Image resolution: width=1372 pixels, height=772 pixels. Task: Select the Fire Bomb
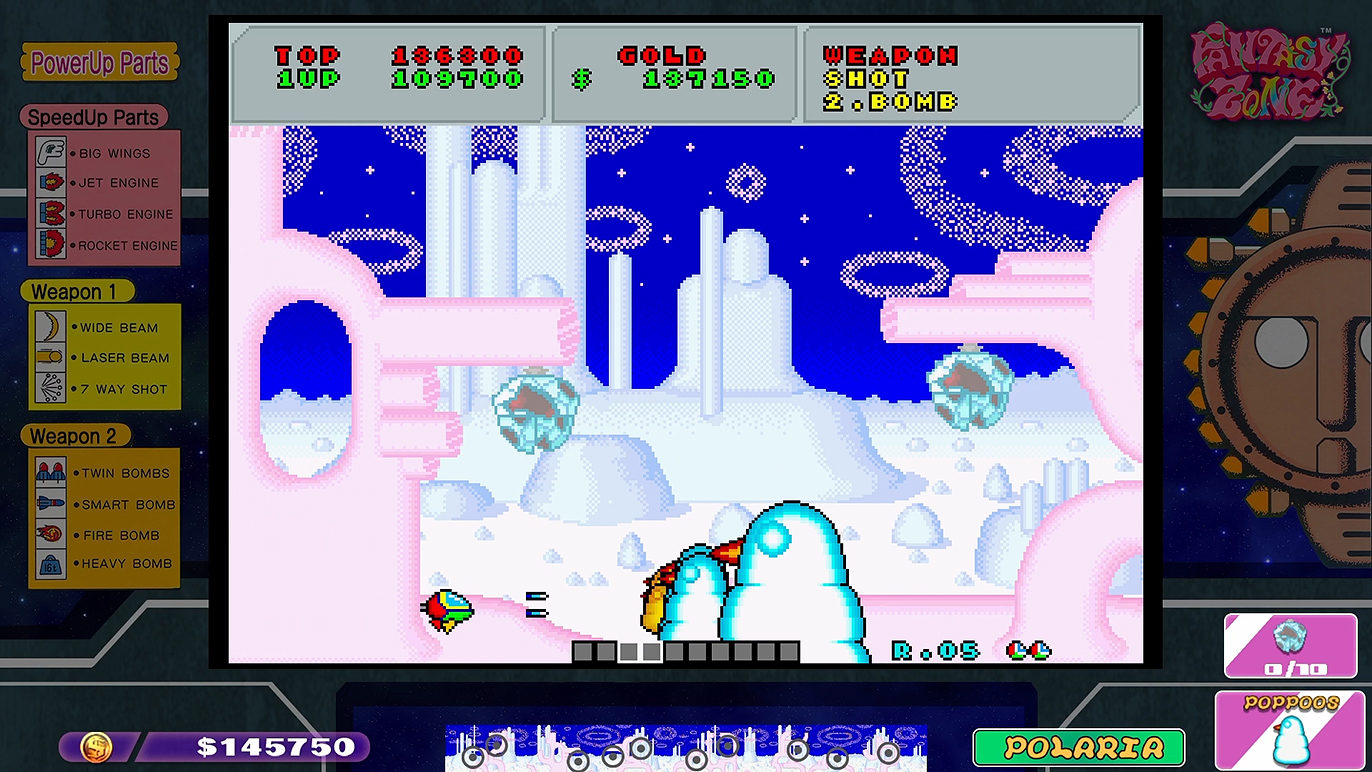pyautogui.click(x=104, y=535)
